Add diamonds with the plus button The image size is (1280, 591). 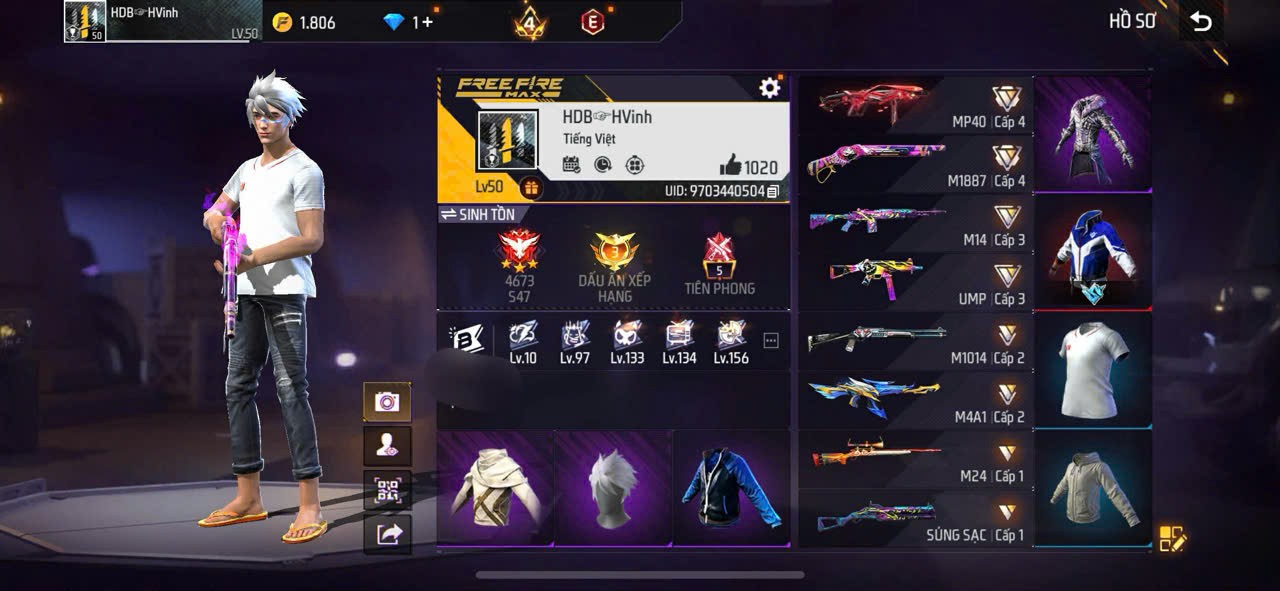pos(428,22)
